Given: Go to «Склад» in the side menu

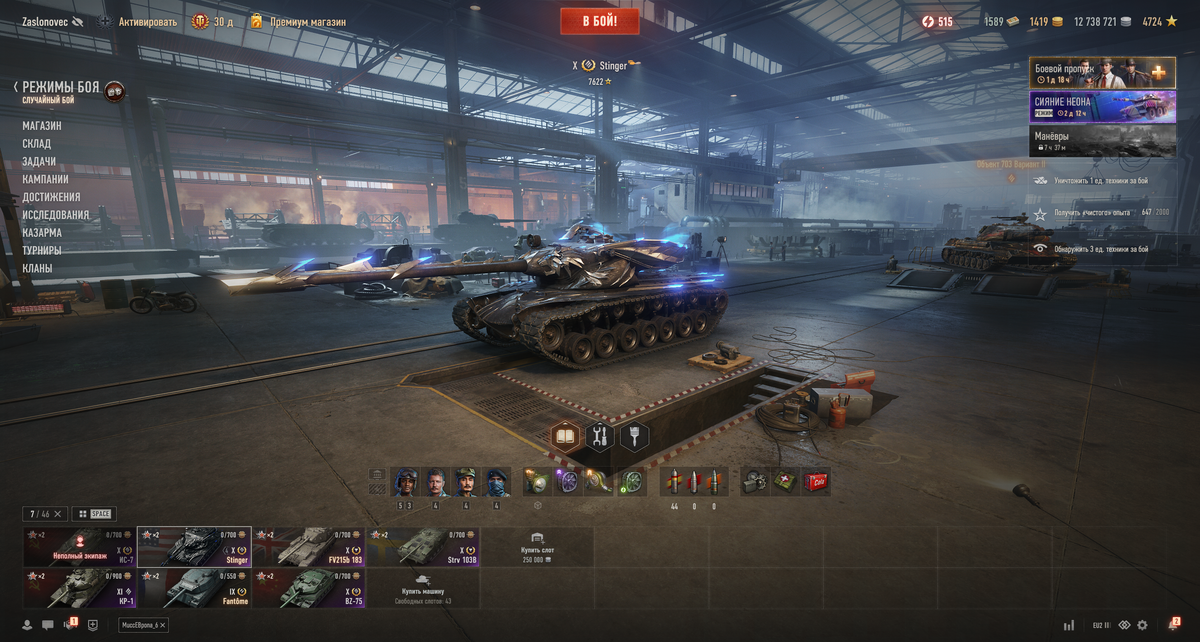Looking at the screenshot, I should (37, 144).
